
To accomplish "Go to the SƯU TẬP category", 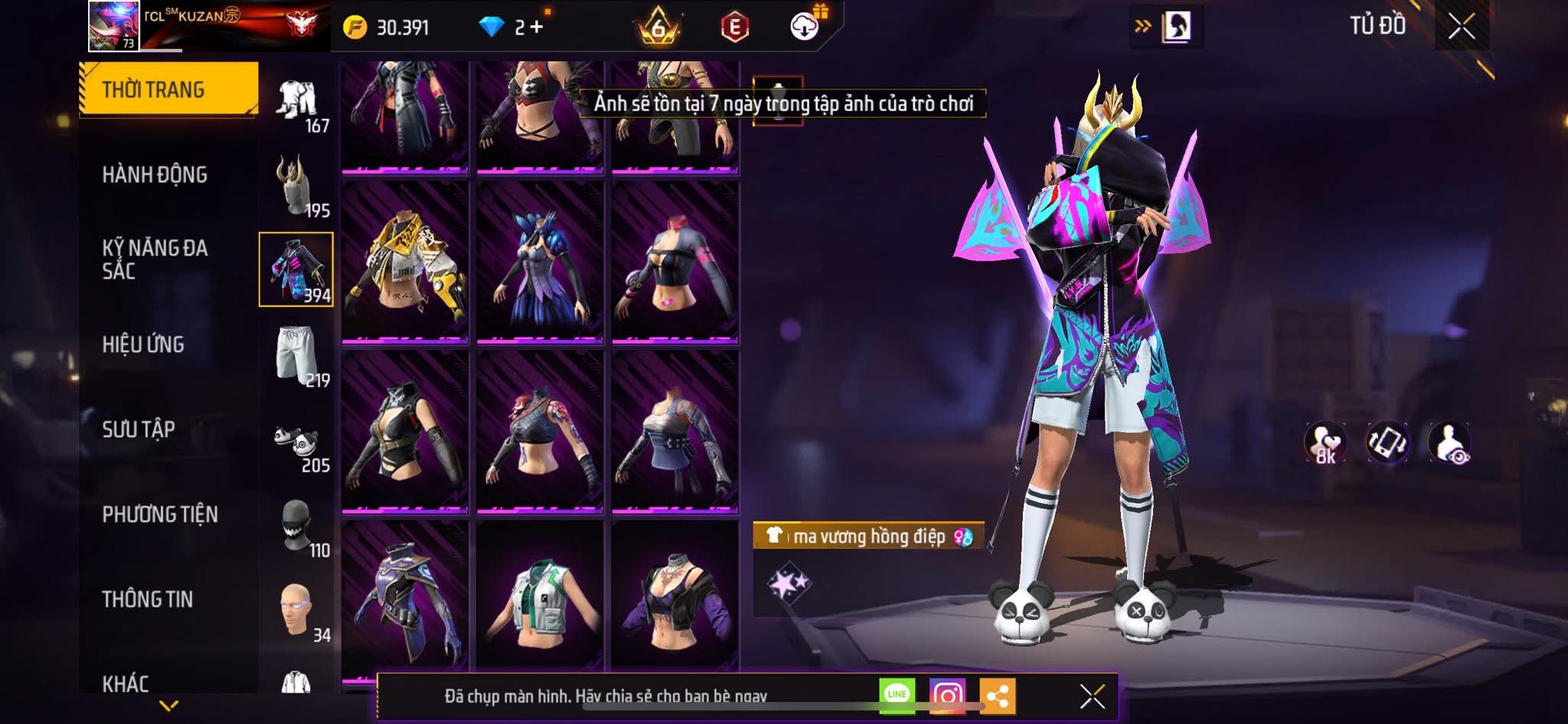I will pyautogui.click(x=139, y=429).
